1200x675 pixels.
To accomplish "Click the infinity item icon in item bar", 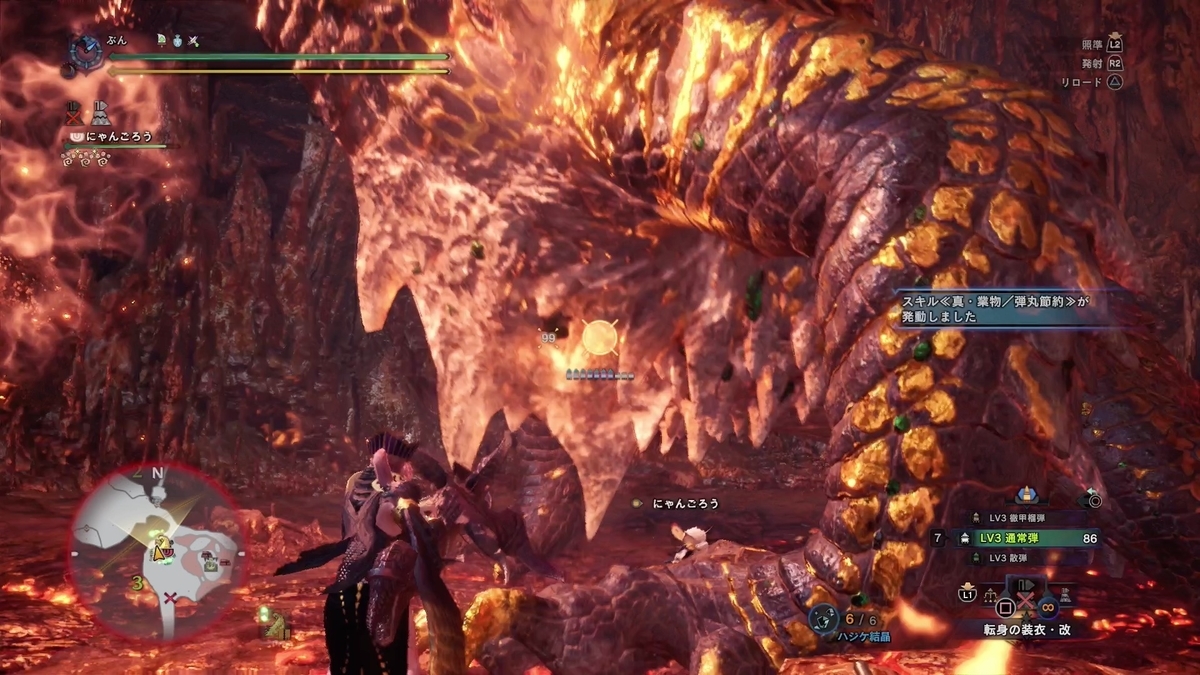I will (1047, 604).
